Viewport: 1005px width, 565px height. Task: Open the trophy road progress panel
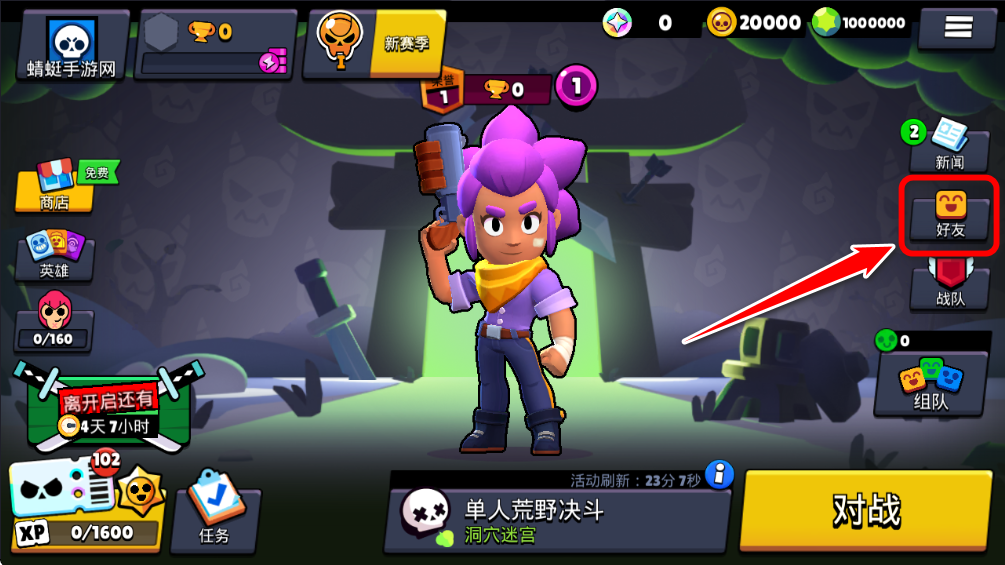point(213,45)
